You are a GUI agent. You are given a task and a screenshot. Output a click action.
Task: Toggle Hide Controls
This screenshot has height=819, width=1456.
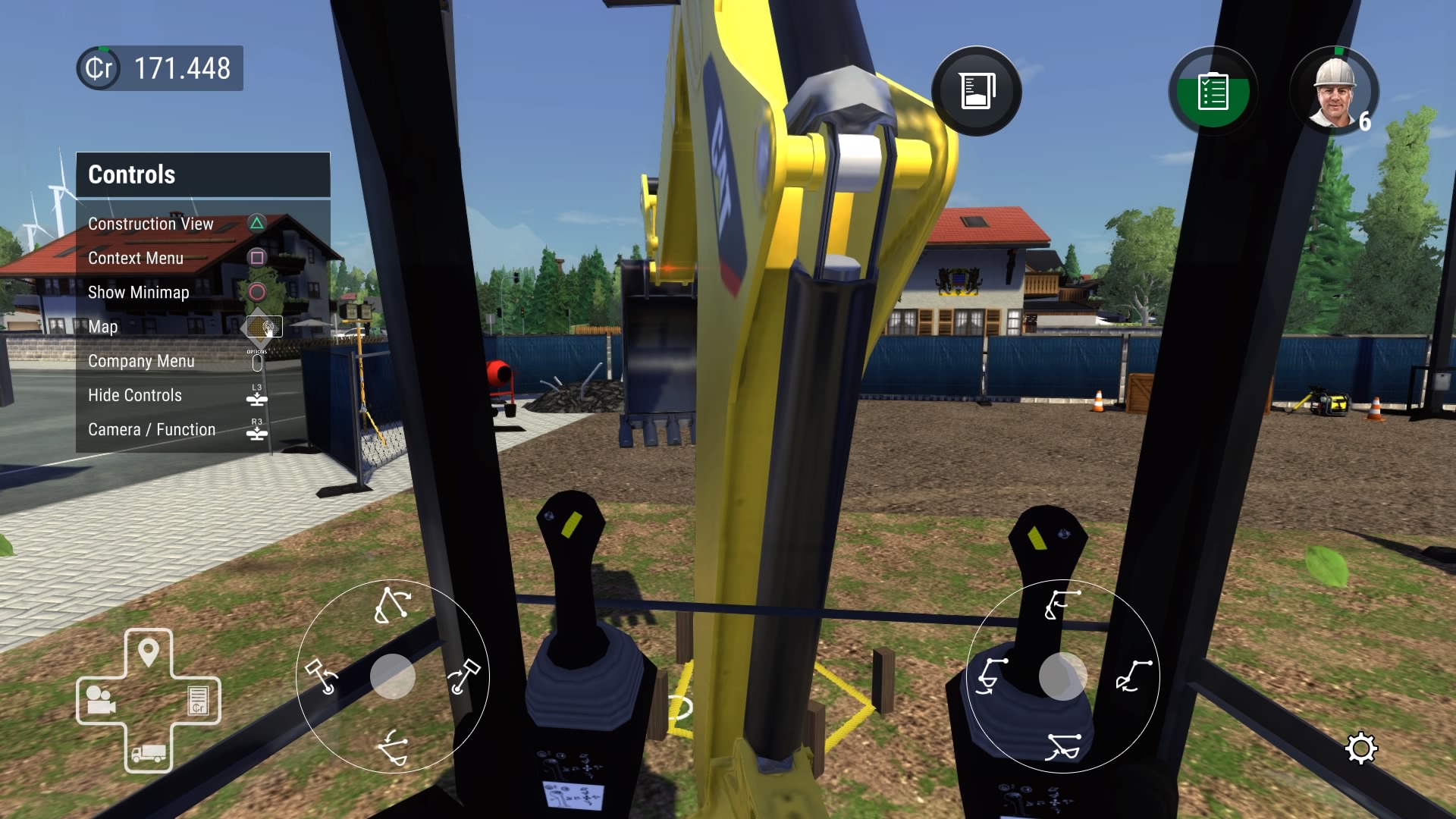(135, 395)
